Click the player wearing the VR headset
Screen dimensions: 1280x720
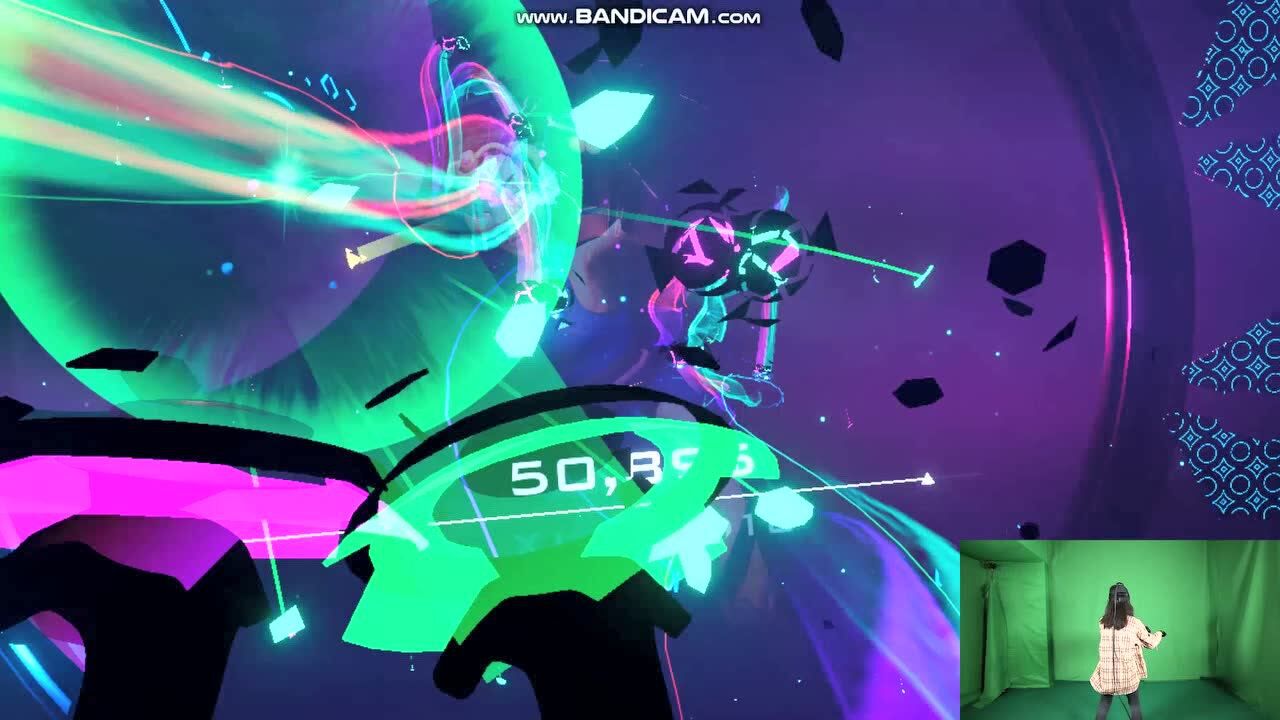(1118, 620)
